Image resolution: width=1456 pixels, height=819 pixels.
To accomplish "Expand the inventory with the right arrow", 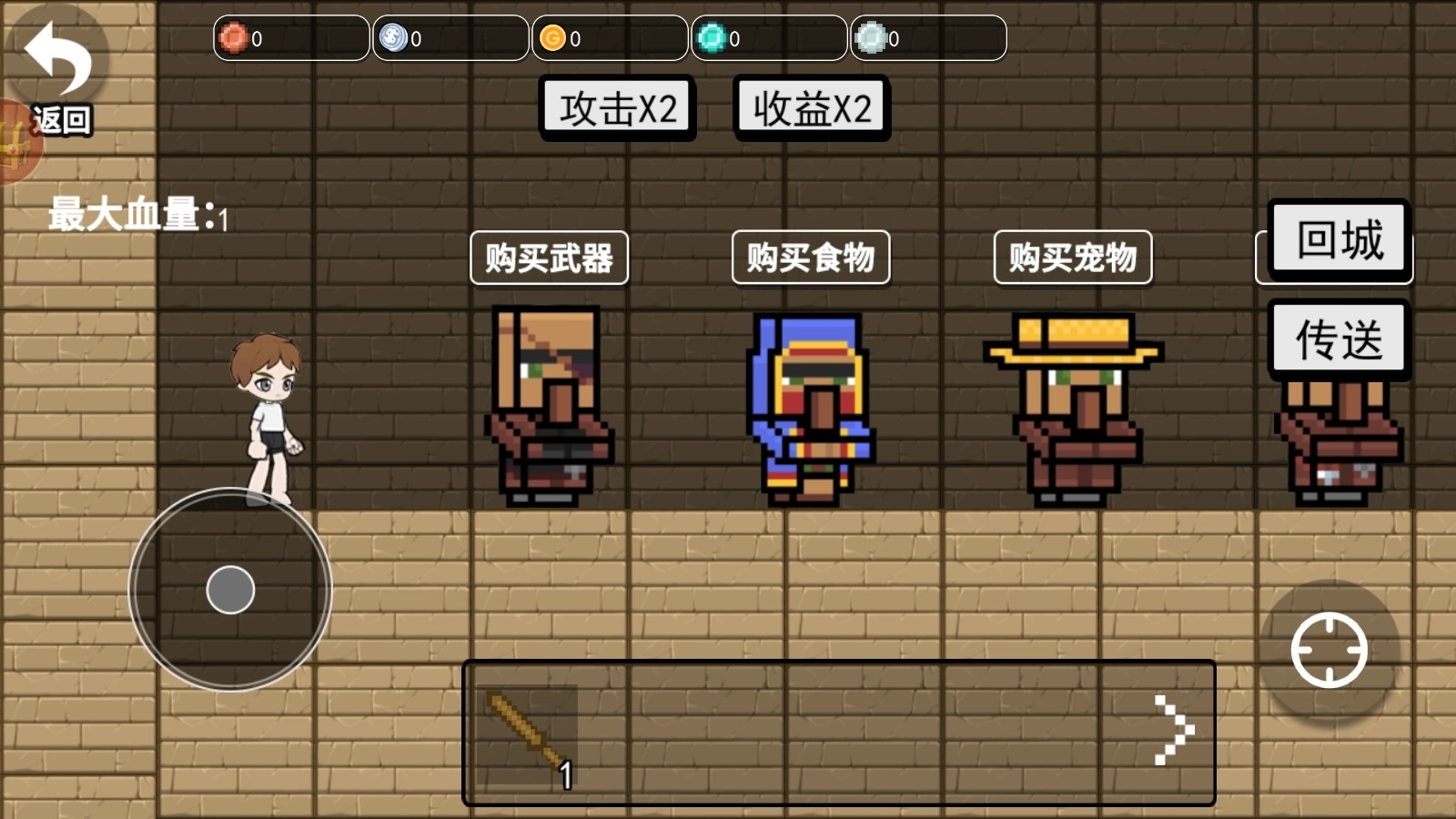I will [x=1174, y=728].
